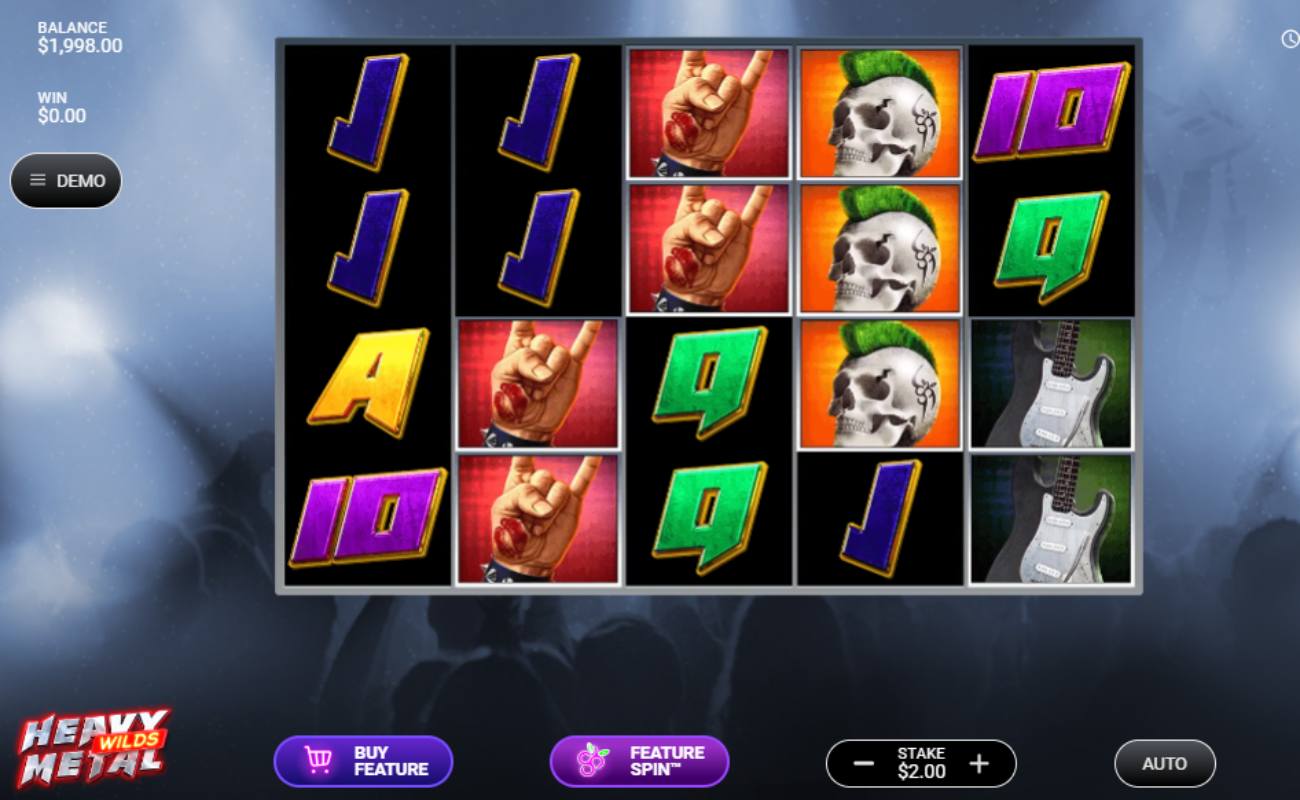Image resolution: width=1300 pixels, height=800 pixels.
Task: Select the white electric guitar symbol
Action: pyautogui.click(x=1050, y=385)
